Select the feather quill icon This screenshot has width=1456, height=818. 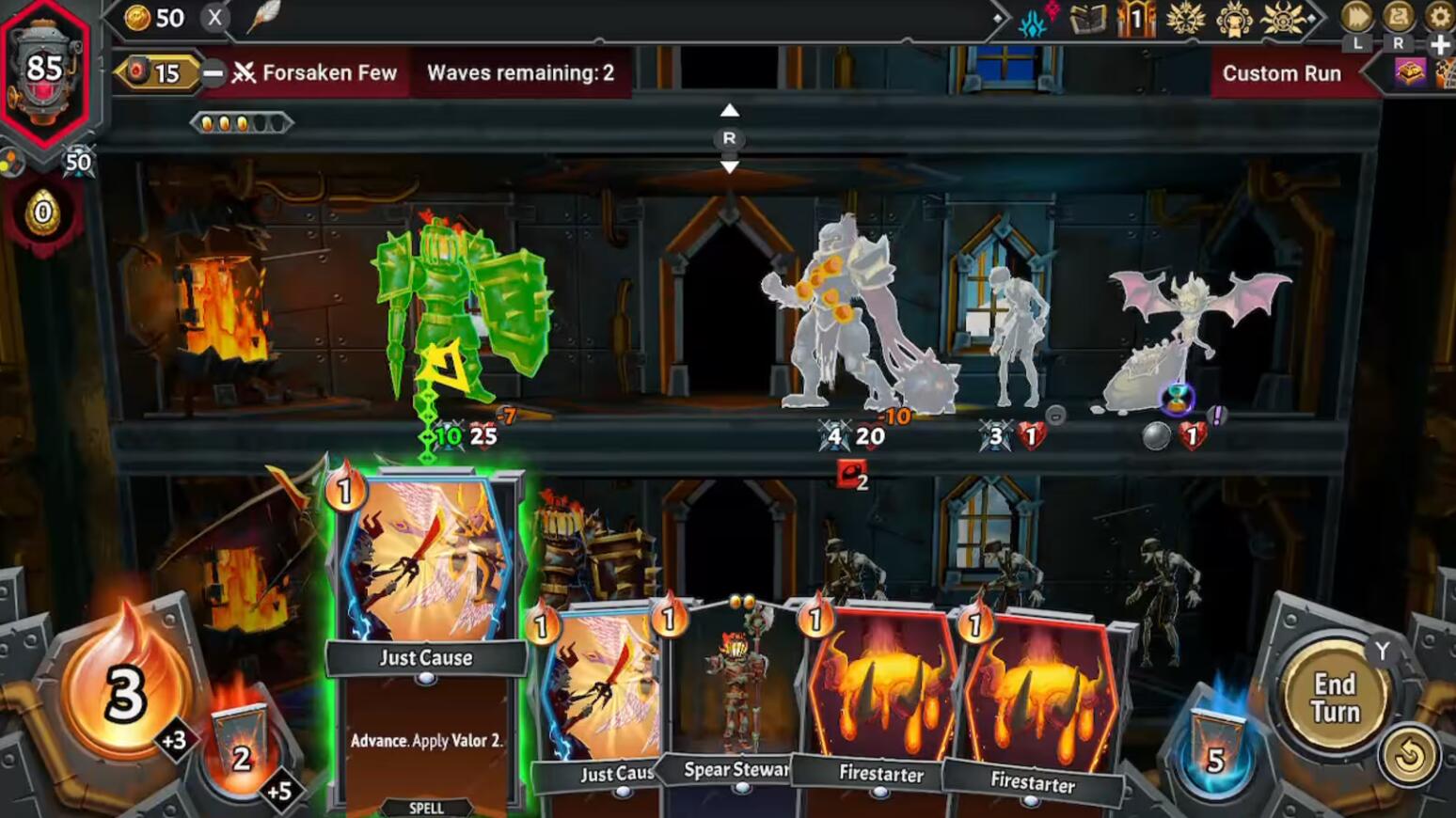click(x=264, y=17)
